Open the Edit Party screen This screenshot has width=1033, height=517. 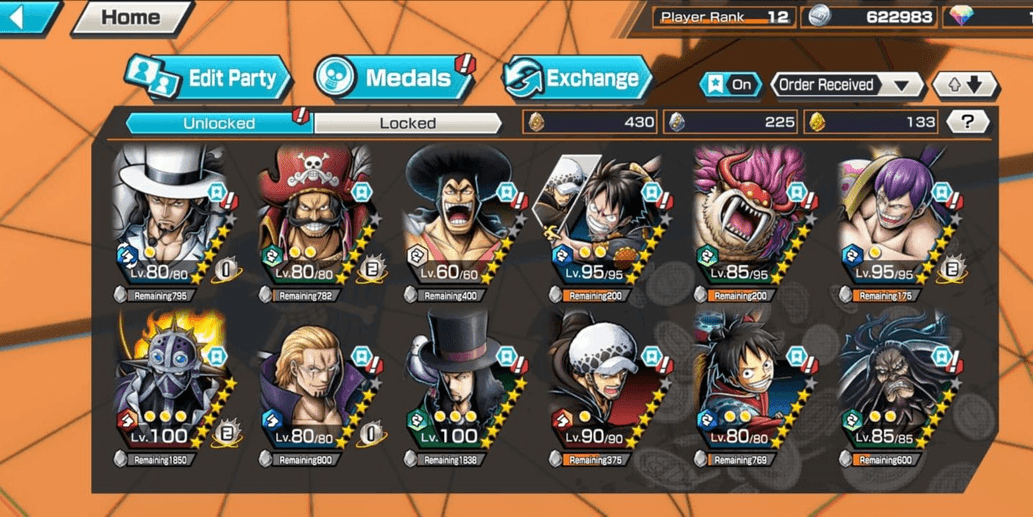pos(210,78)
